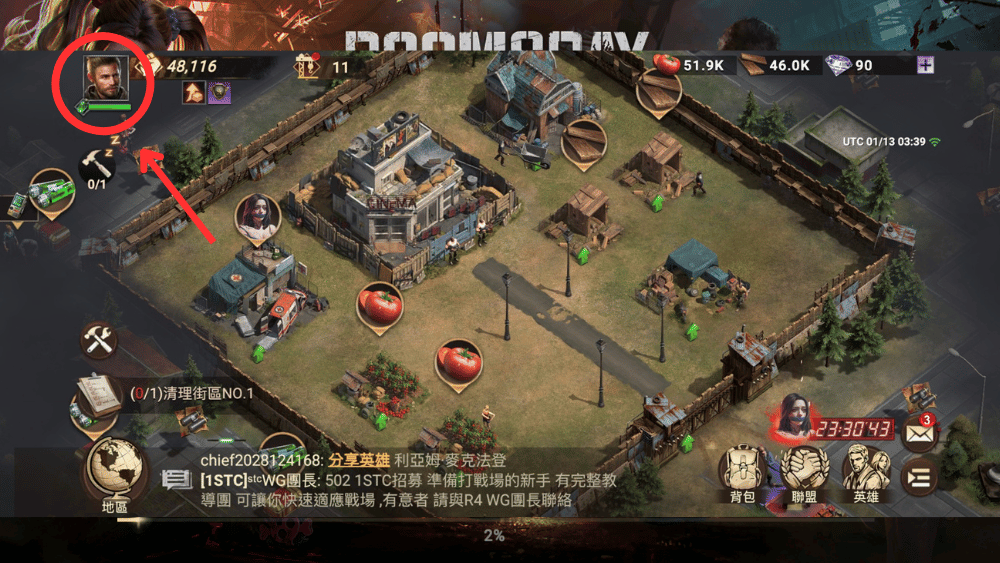Add diamonds with the plus button

(x=928, y=65)
